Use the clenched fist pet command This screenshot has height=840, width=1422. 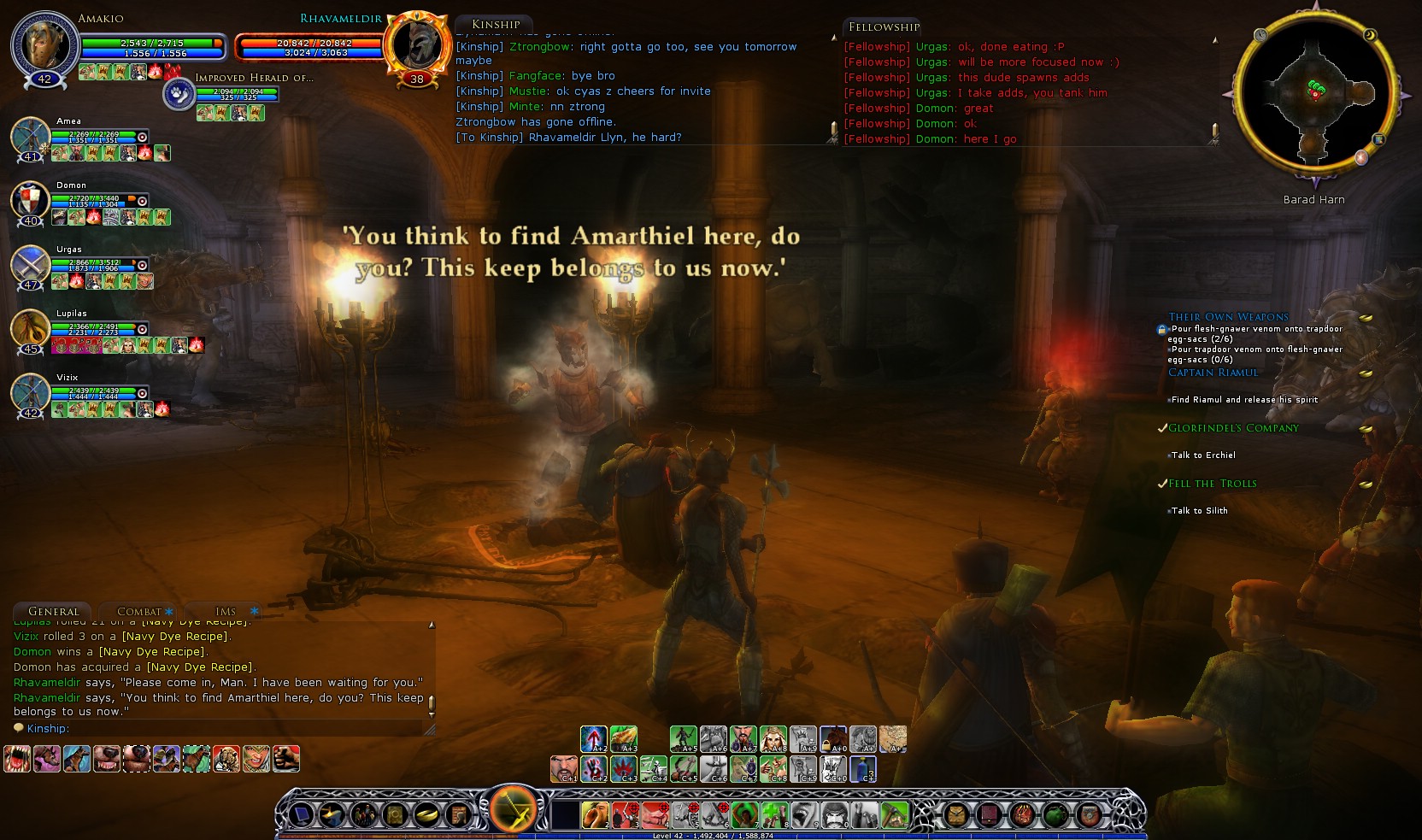pyautogui.click(x=285, y=759)
